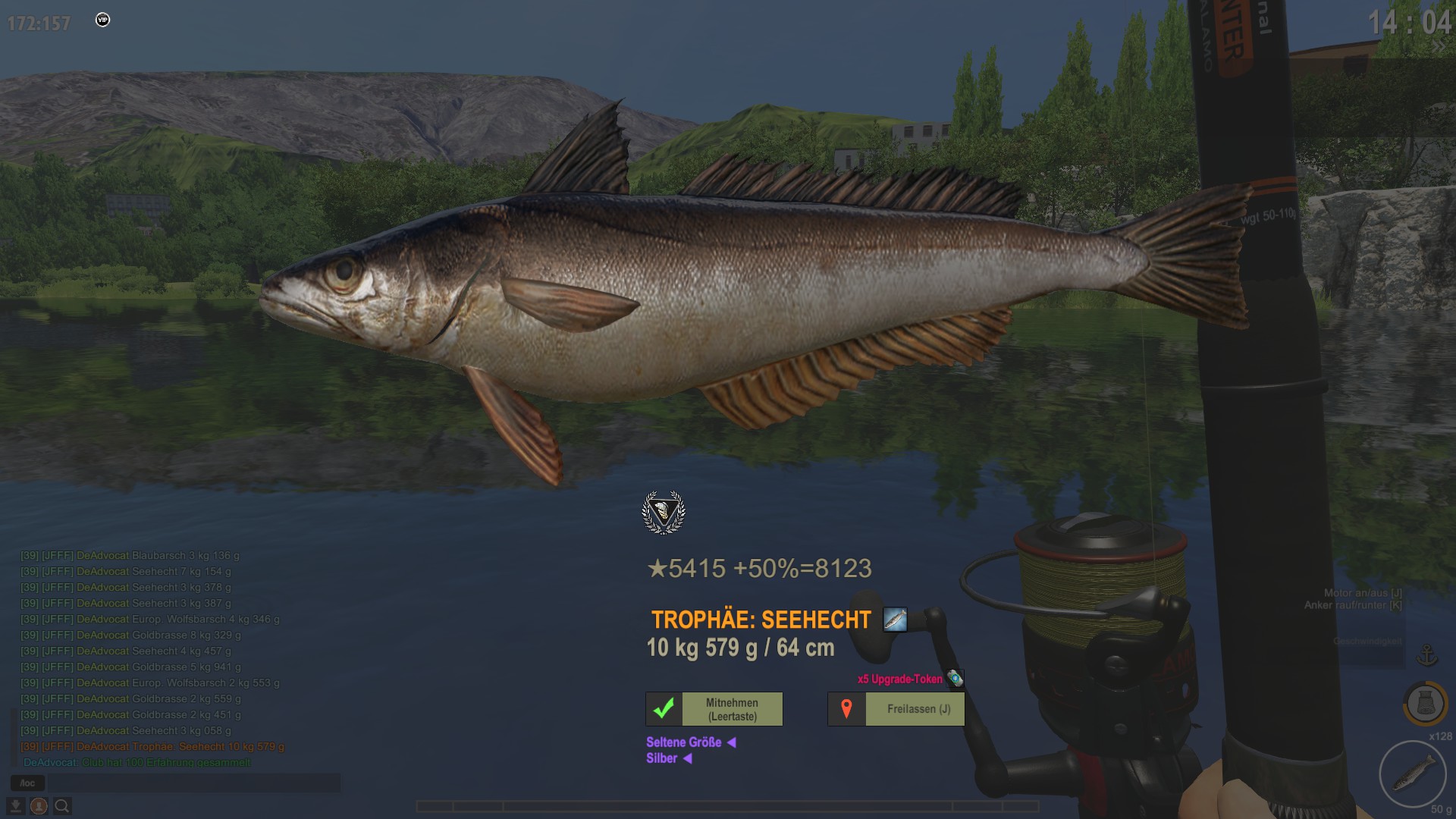The width and height of the screenshot is (1456, 819).
Task: Click the chat download arrow icon
Action: click(15, 805)
